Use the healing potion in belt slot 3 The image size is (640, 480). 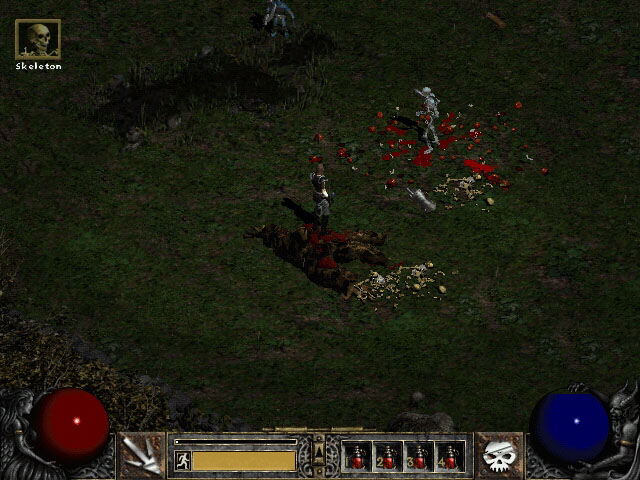click(x=419, y=457)
